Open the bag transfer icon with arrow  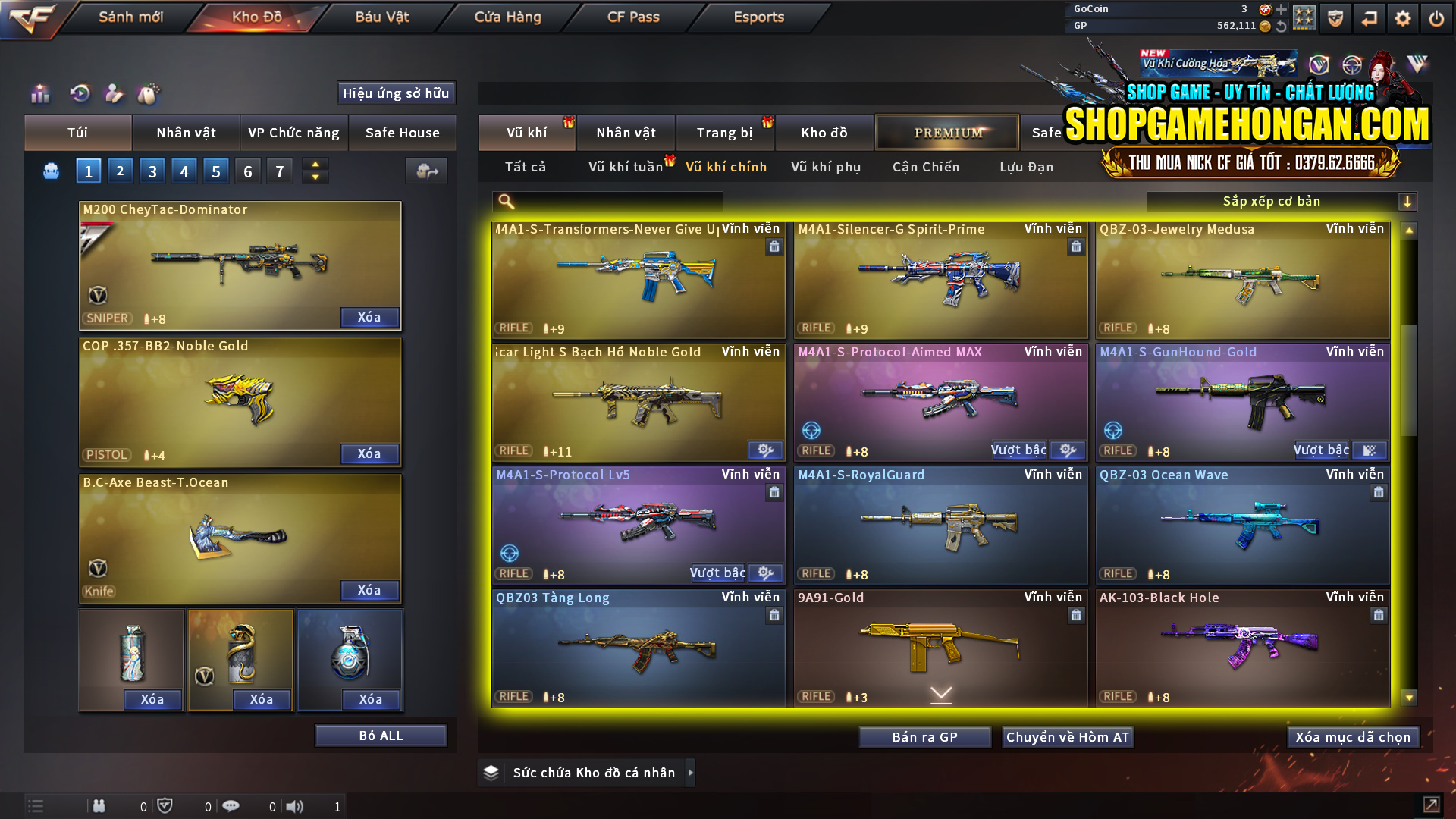point(426,171)
